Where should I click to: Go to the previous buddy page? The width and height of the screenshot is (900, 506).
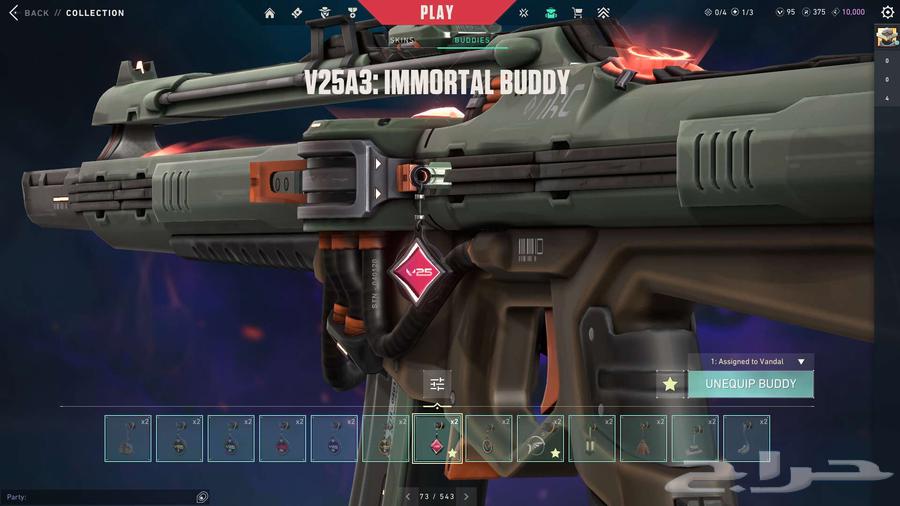tap(408, 496)
